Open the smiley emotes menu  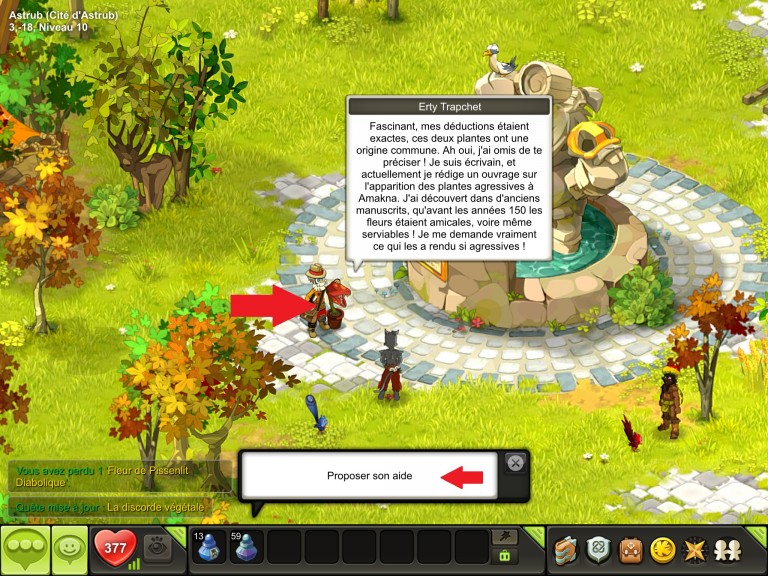[69, 550]
